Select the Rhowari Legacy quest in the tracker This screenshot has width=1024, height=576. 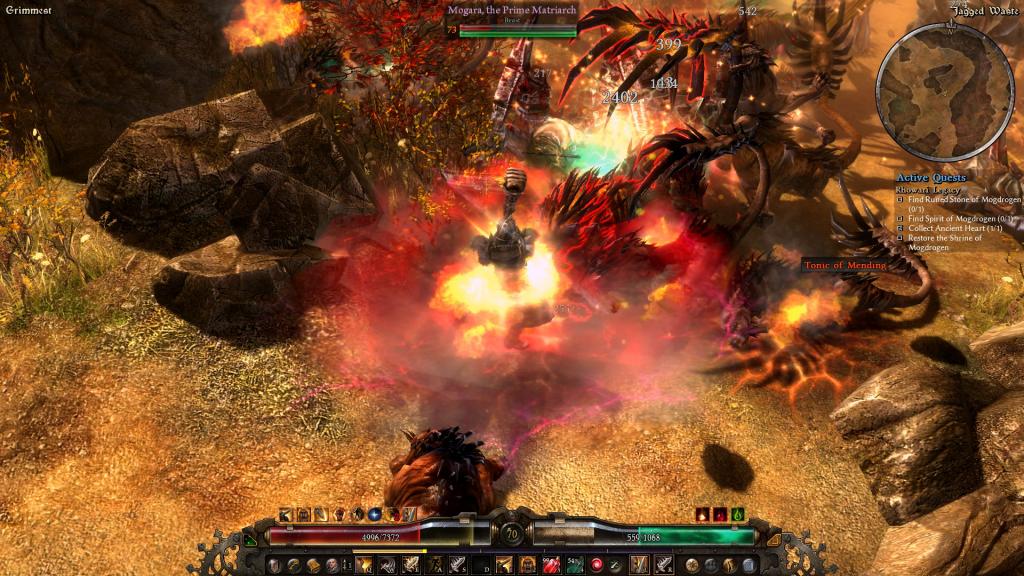pos(932,190)
